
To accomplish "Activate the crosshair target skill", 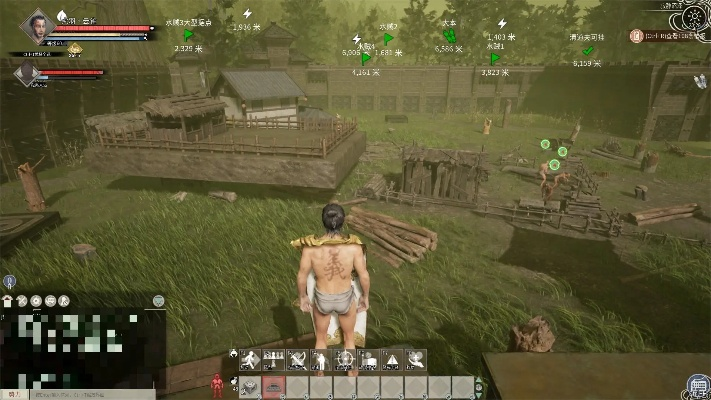I will point(344,360).
